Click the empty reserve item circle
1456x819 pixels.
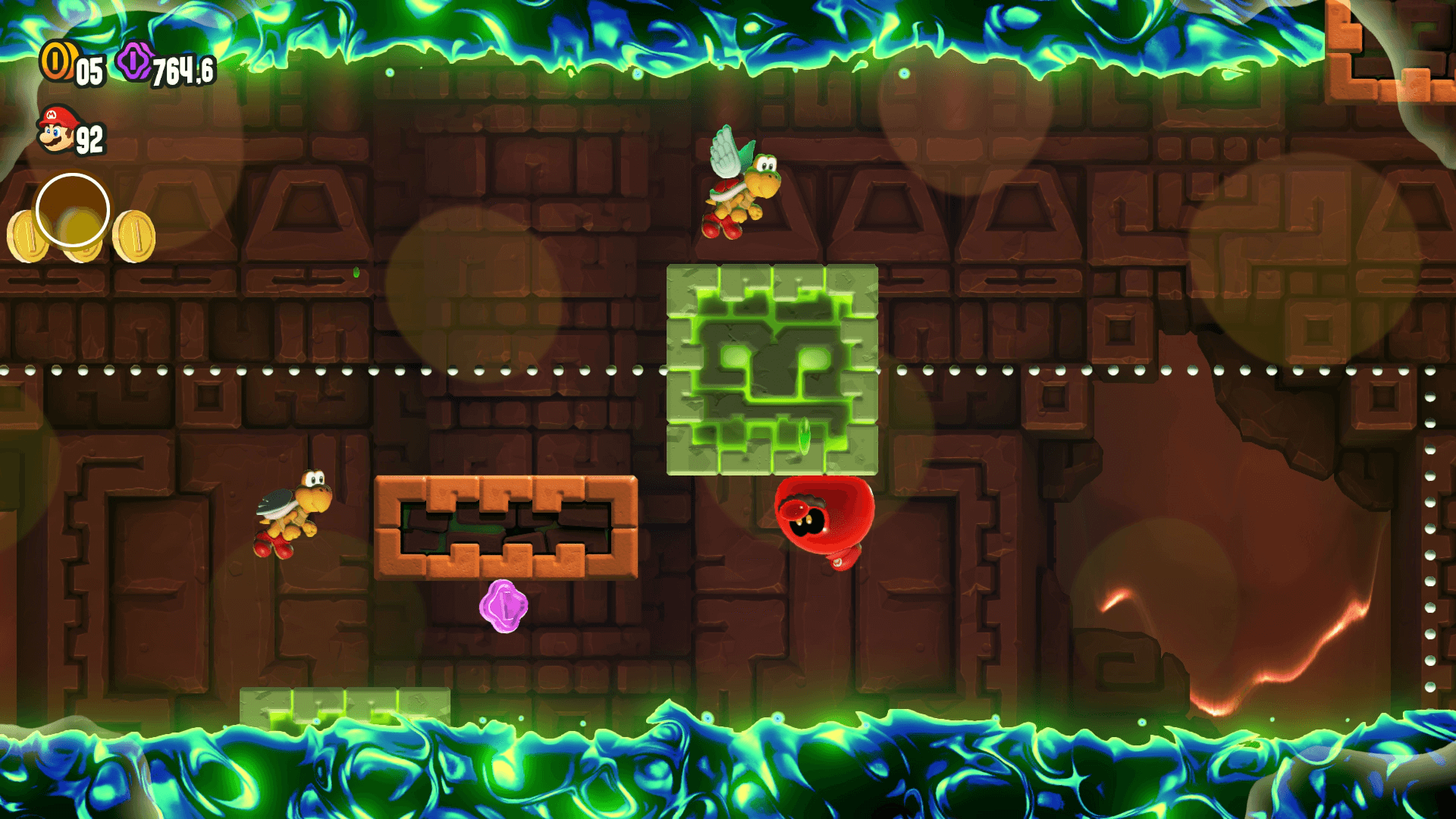pyautogui.click(x=73, y=210)
